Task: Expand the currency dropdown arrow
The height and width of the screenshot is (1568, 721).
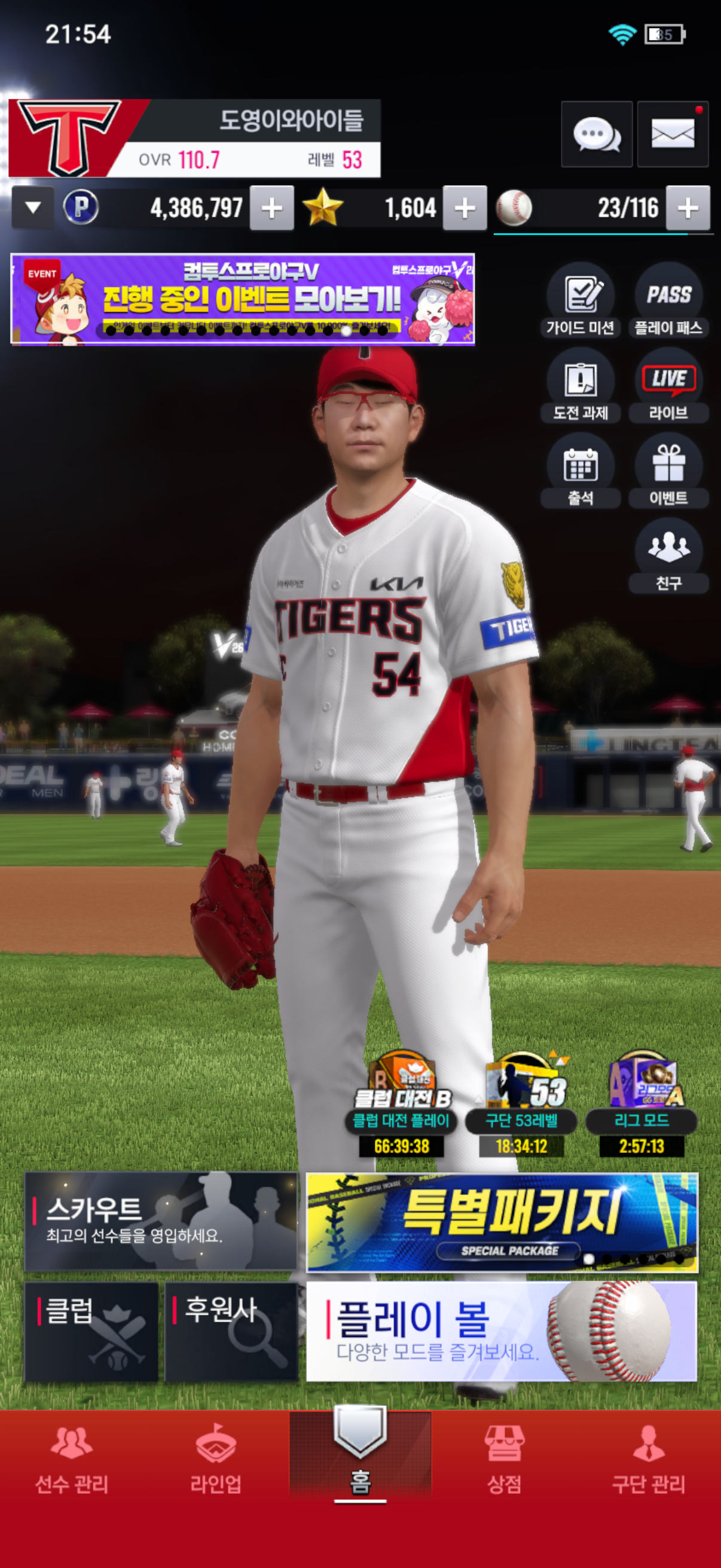Action: (33, 208)
